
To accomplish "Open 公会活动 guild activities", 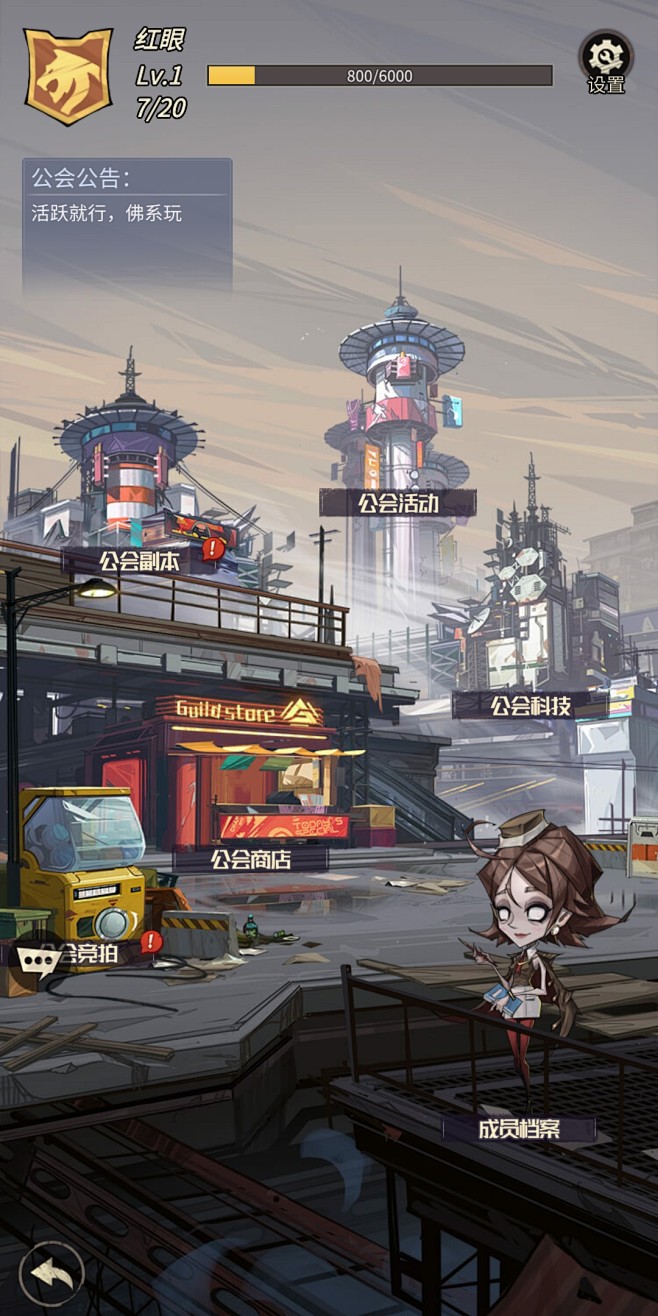I will click(398, 502).
